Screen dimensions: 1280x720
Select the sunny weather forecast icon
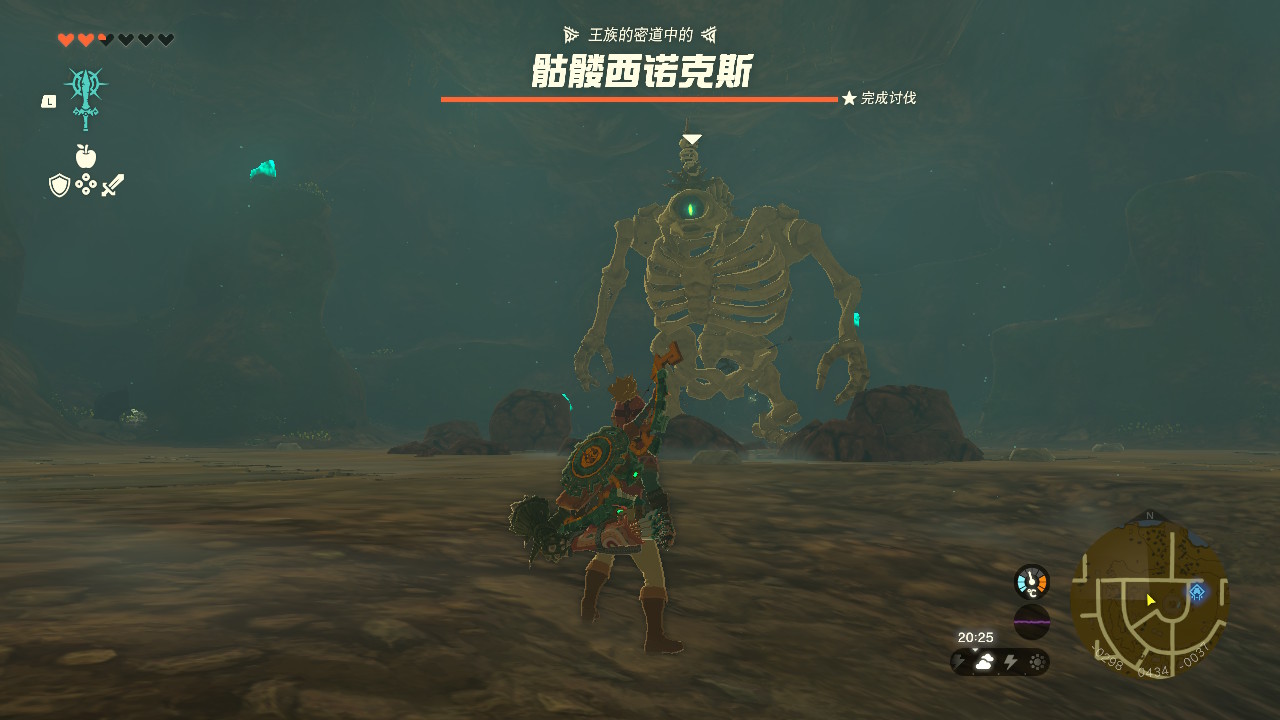click(1037, 662)
